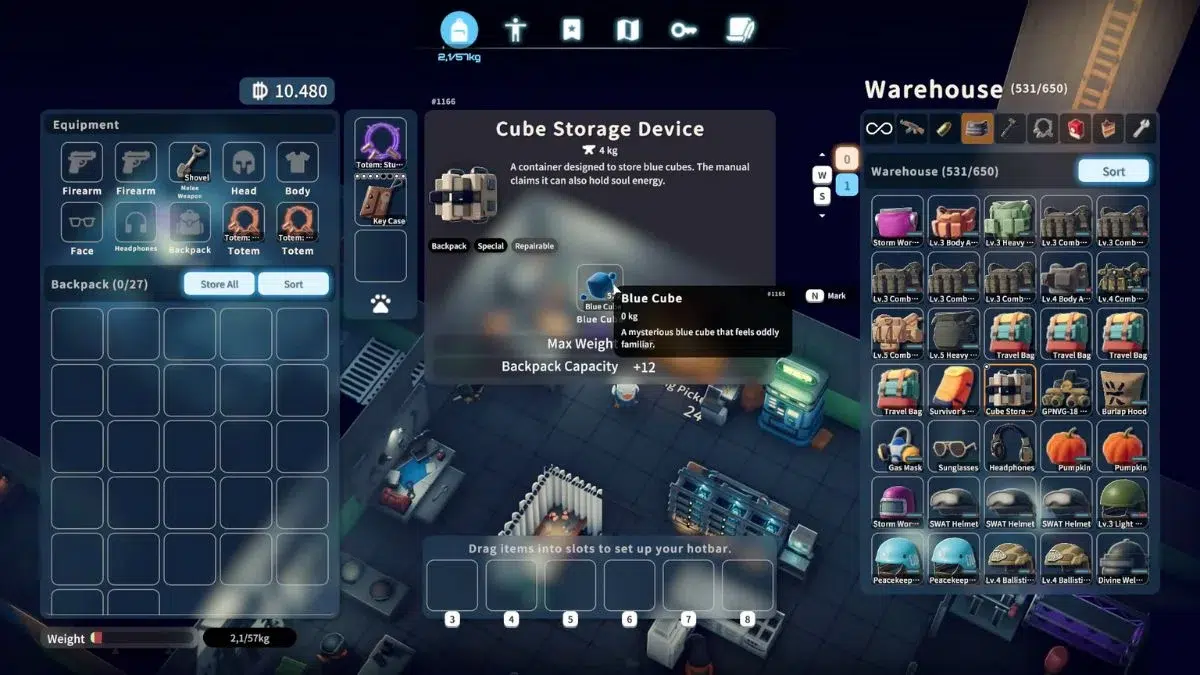Store all backpack items in warehouse
This screenshot has height=675, width=1200.
pyautogui.click(x=219, y=284)
